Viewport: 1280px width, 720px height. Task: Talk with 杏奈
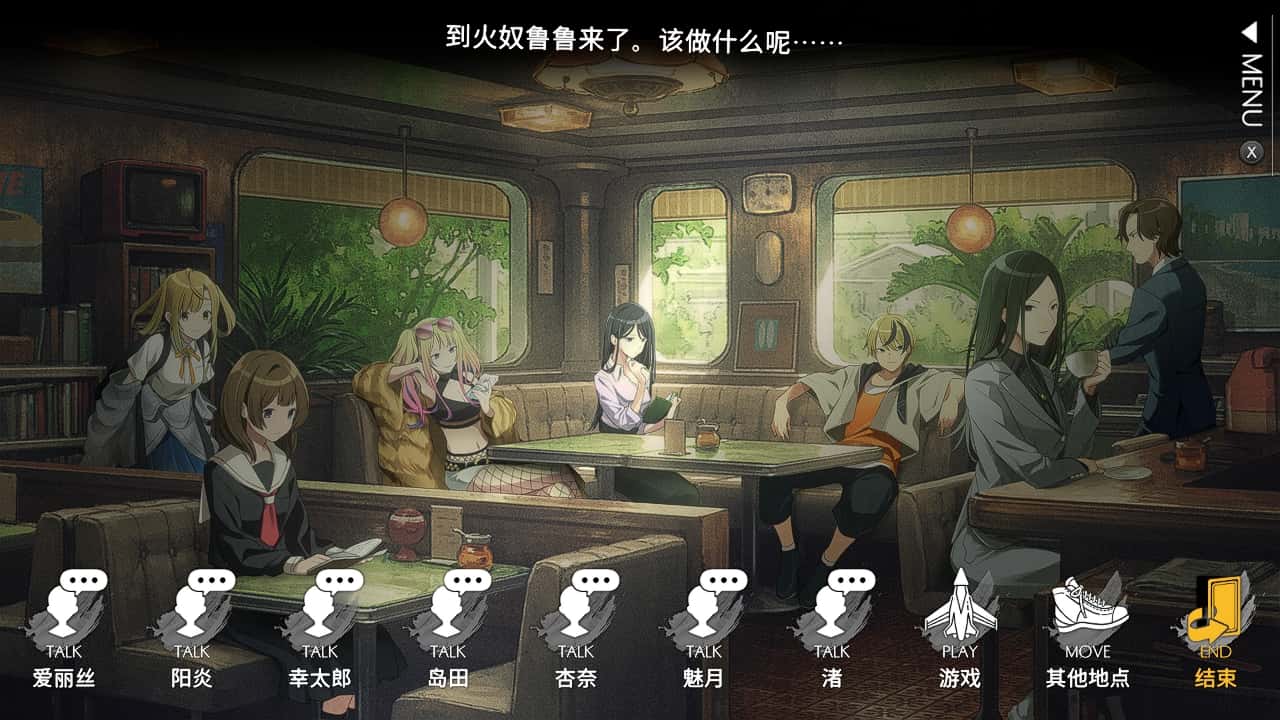576,627
